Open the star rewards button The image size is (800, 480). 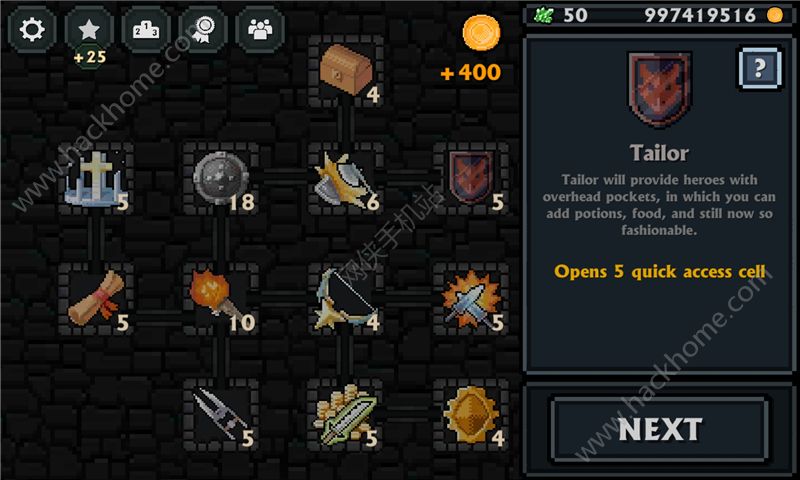(x=90, y=30)
